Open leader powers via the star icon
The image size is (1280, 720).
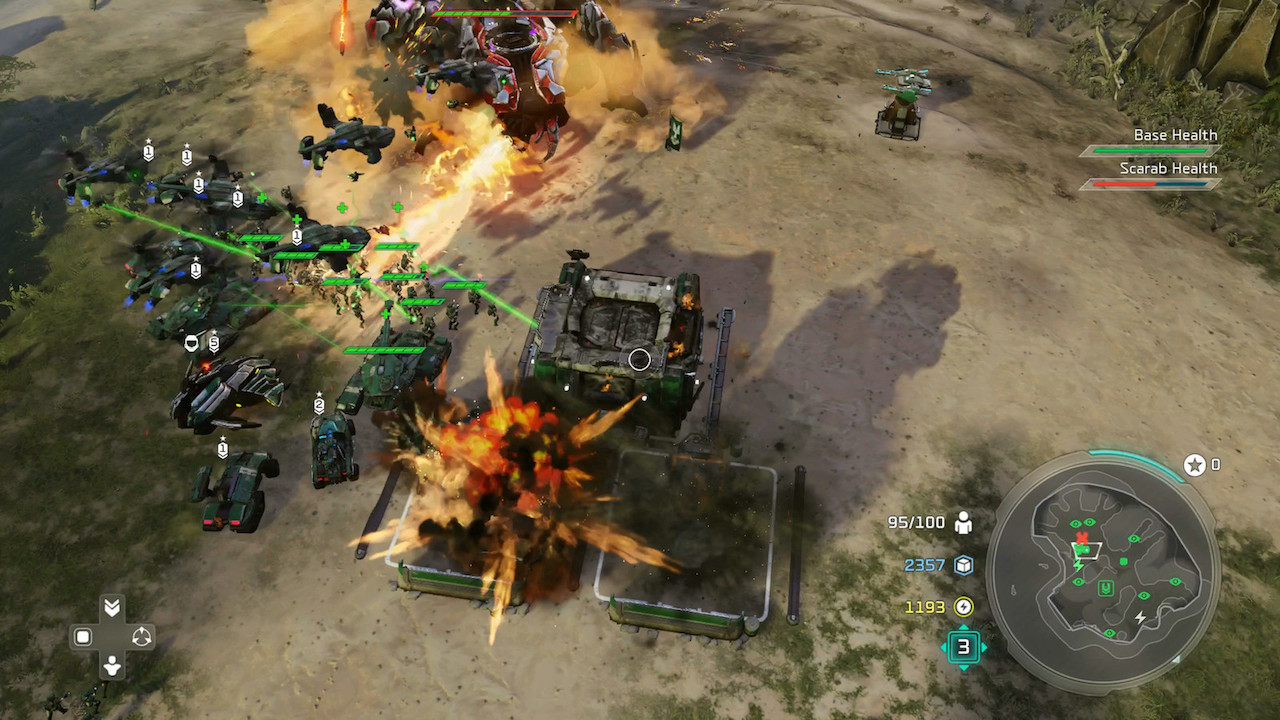pos(1194,465)
